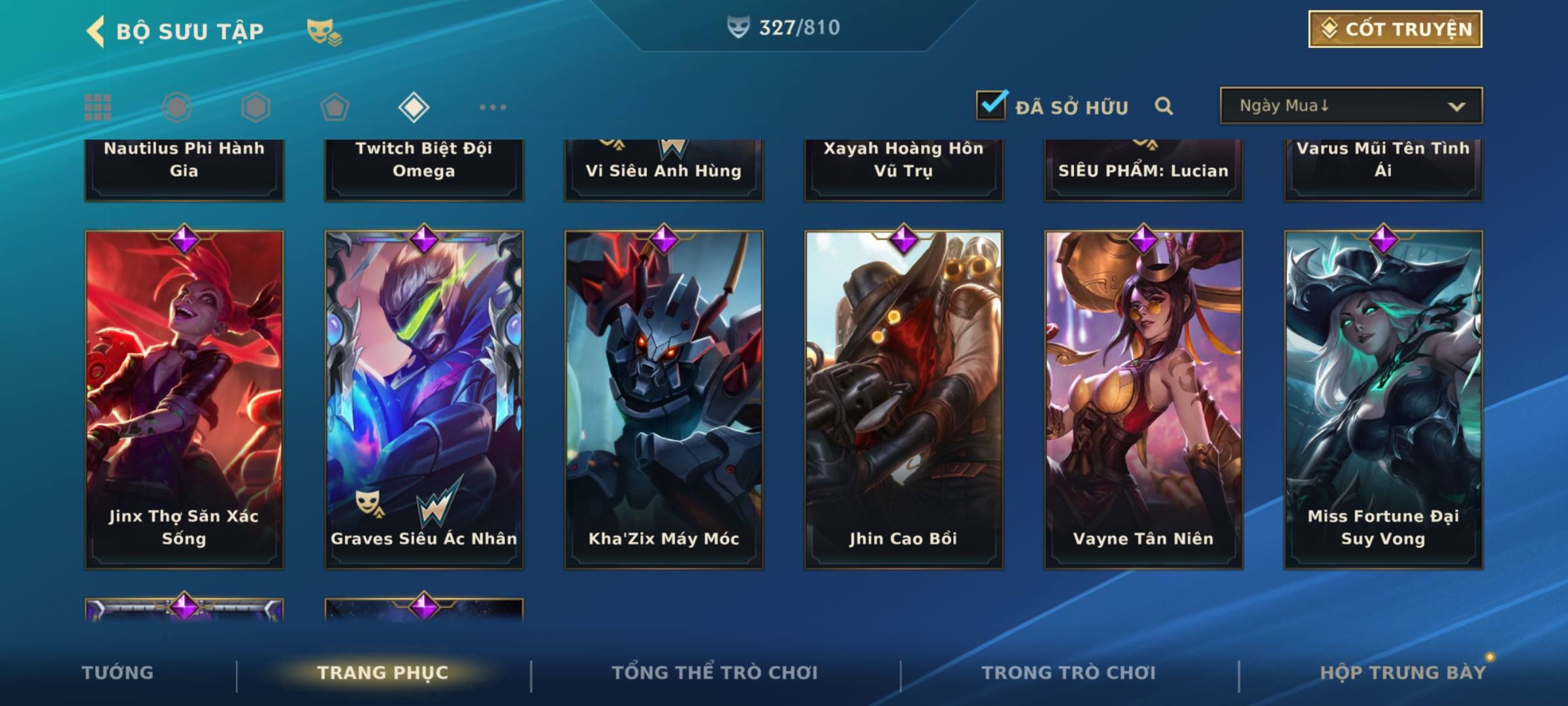Viewport: 1568px width, 706px height.
Task: Switch to the Tổng Thể Trò Chơi tab
Action: pos(715,673)
